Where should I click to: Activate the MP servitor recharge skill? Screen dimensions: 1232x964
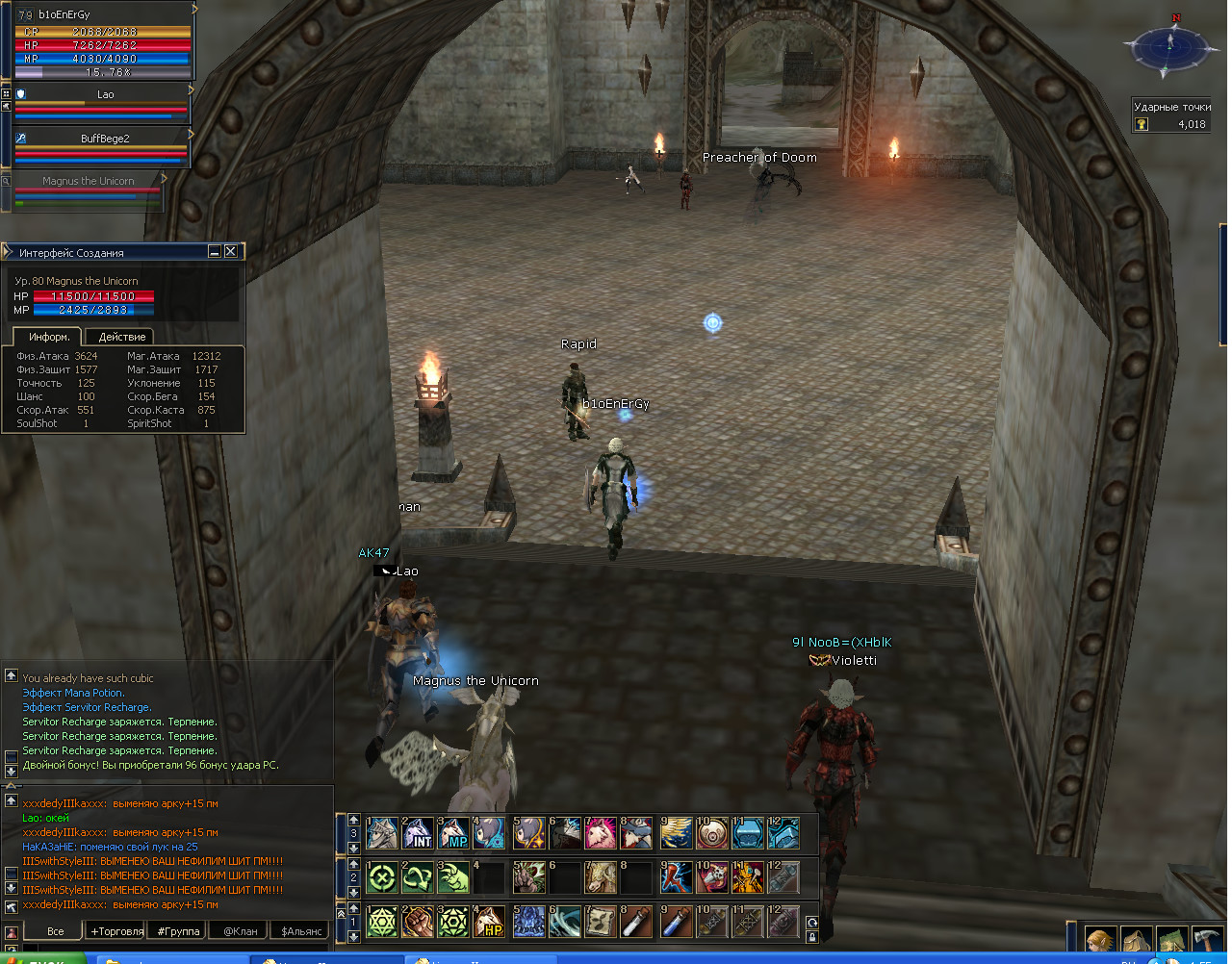click(453, 833)
